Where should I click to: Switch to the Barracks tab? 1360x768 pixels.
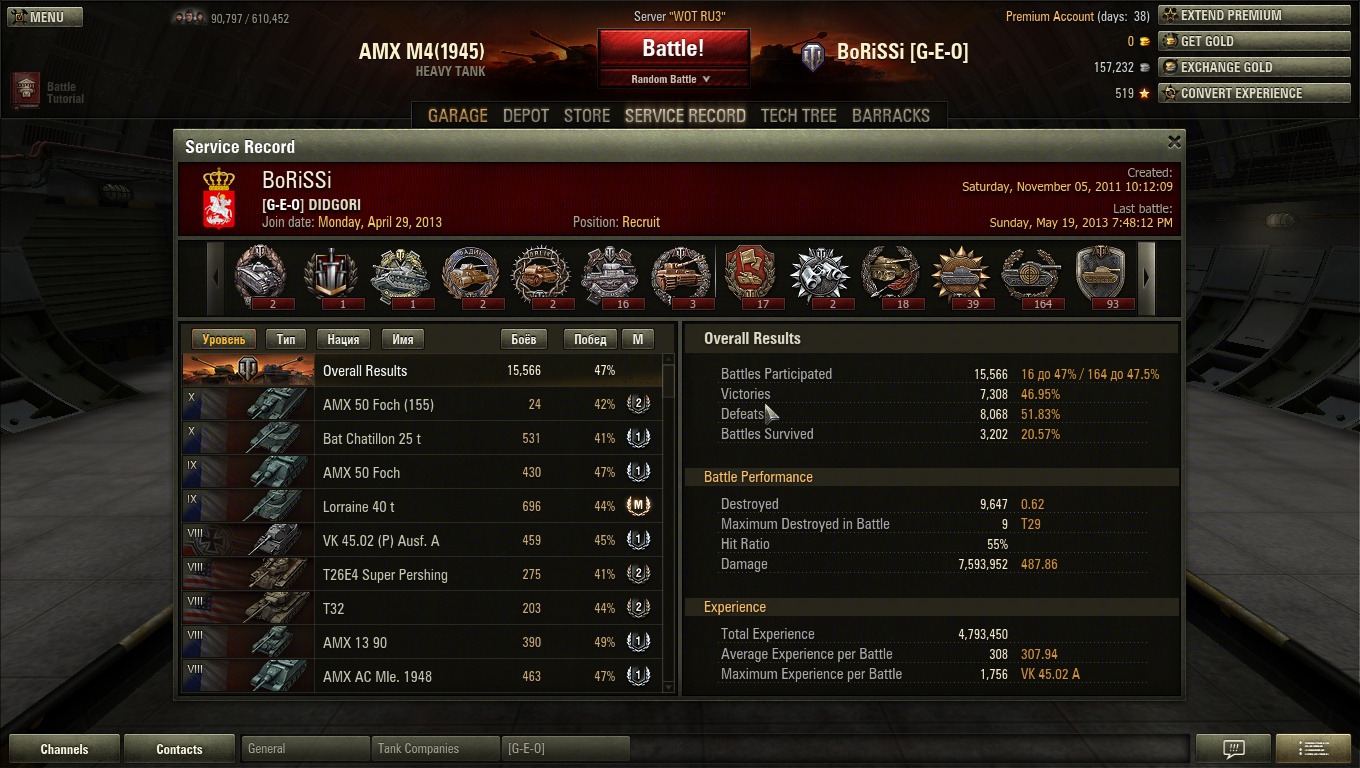890,115
